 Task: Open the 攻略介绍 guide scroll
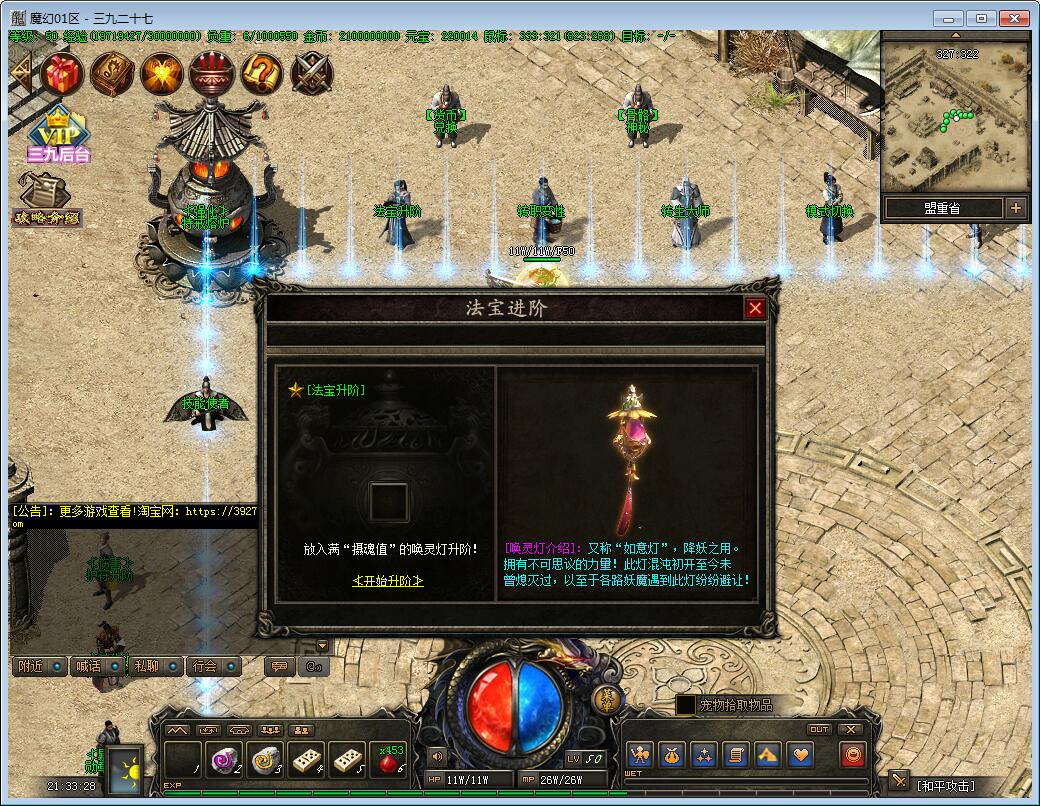click(x=45, y=200)
